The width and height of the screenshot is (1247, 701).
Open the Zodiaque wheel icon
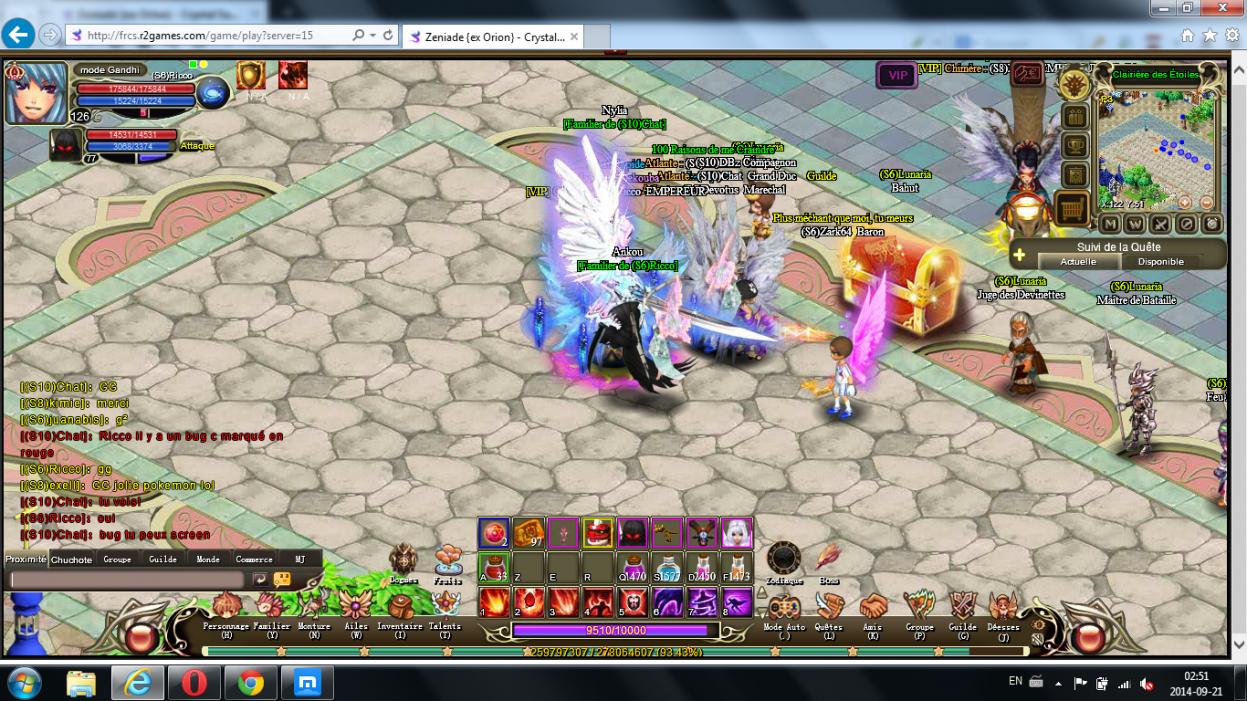[783, 559]
